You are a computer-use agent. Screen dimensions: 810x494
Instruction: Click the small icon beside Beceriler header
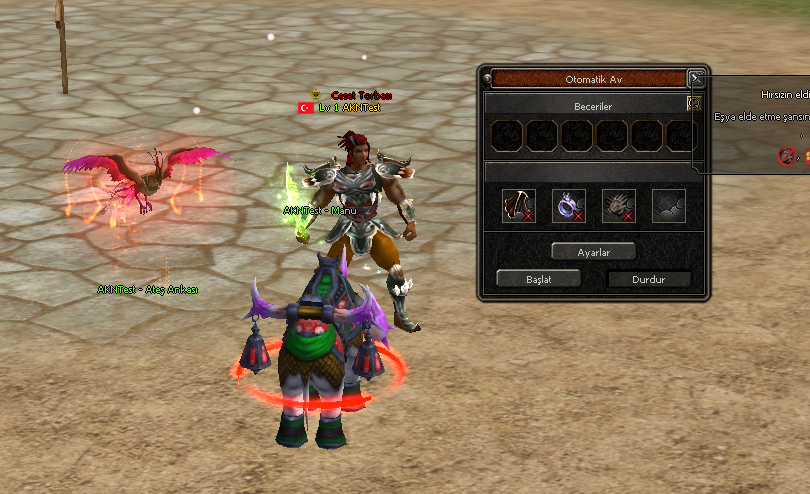coord(694,103)
